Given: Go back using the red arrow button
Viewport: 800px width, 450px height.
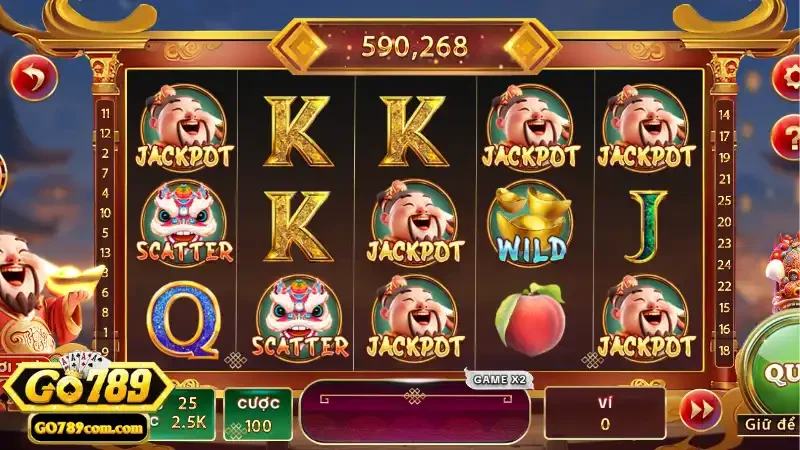Looking at the screenshot, I should (x=33, y=78).
